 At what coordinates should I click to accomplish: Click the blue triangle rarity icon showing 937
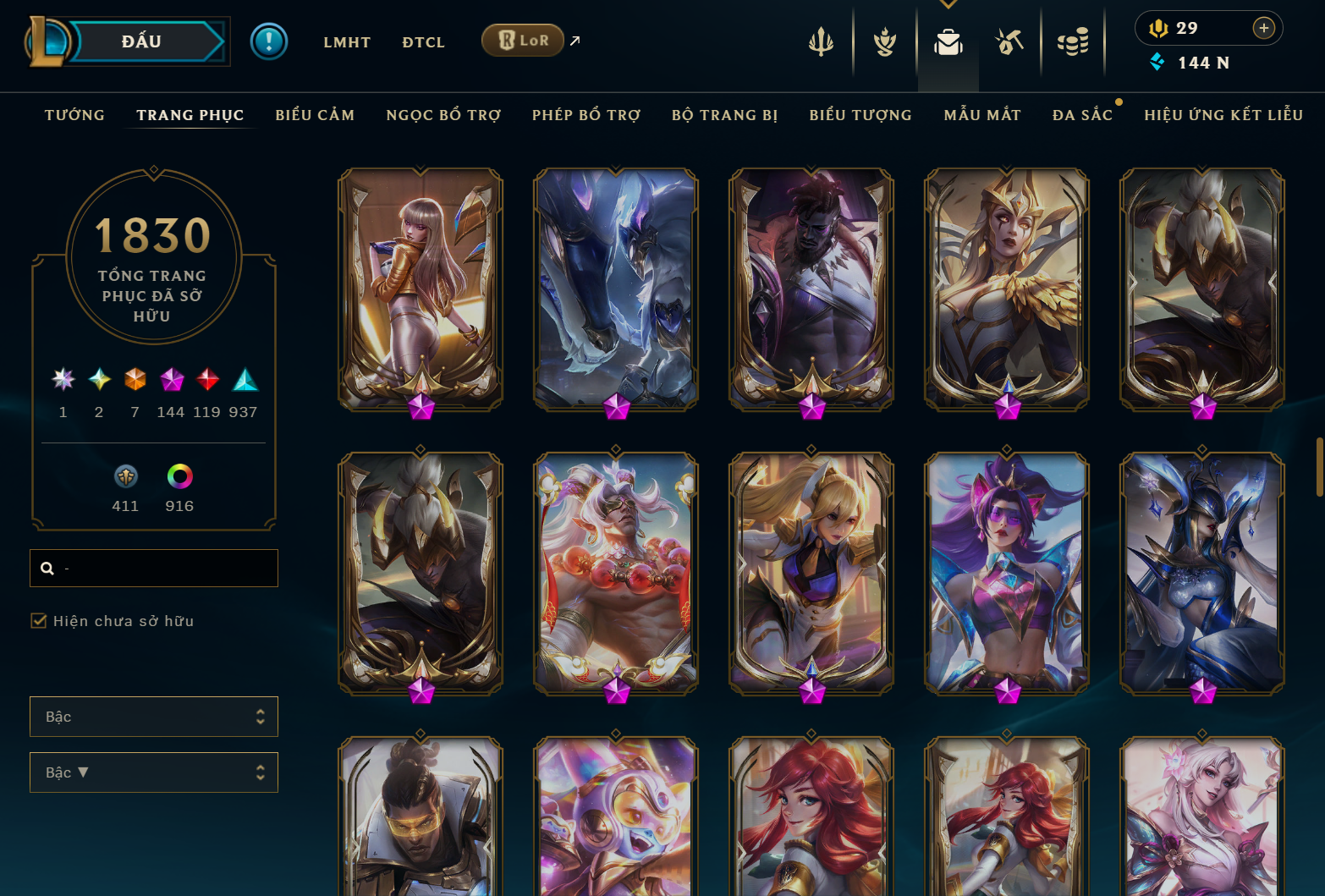click(x=245, y=381)
